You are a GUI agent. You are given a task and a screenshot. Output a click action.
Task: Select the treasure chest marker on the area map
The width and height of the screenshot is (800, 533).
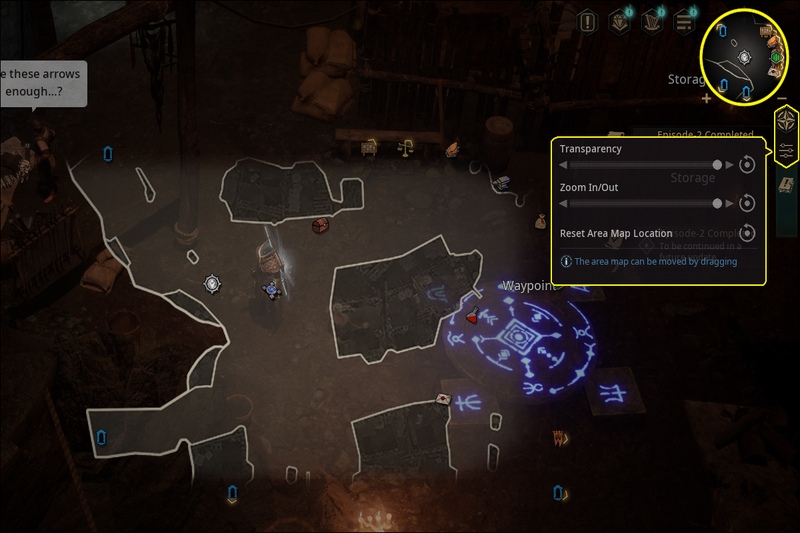pos(320,226)
